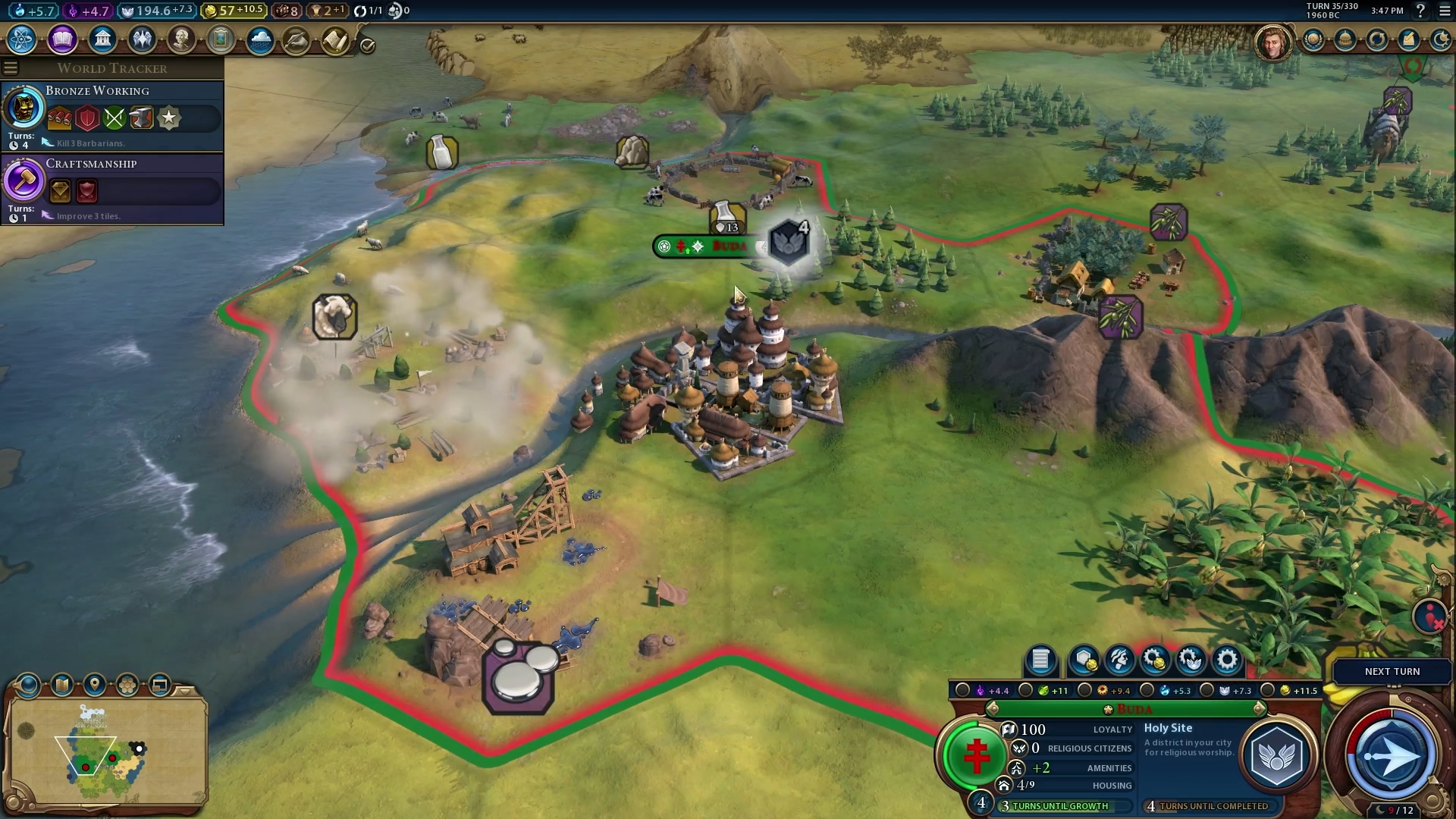
Task: Select the Bronze Working research entry
Action: (112, 115)
